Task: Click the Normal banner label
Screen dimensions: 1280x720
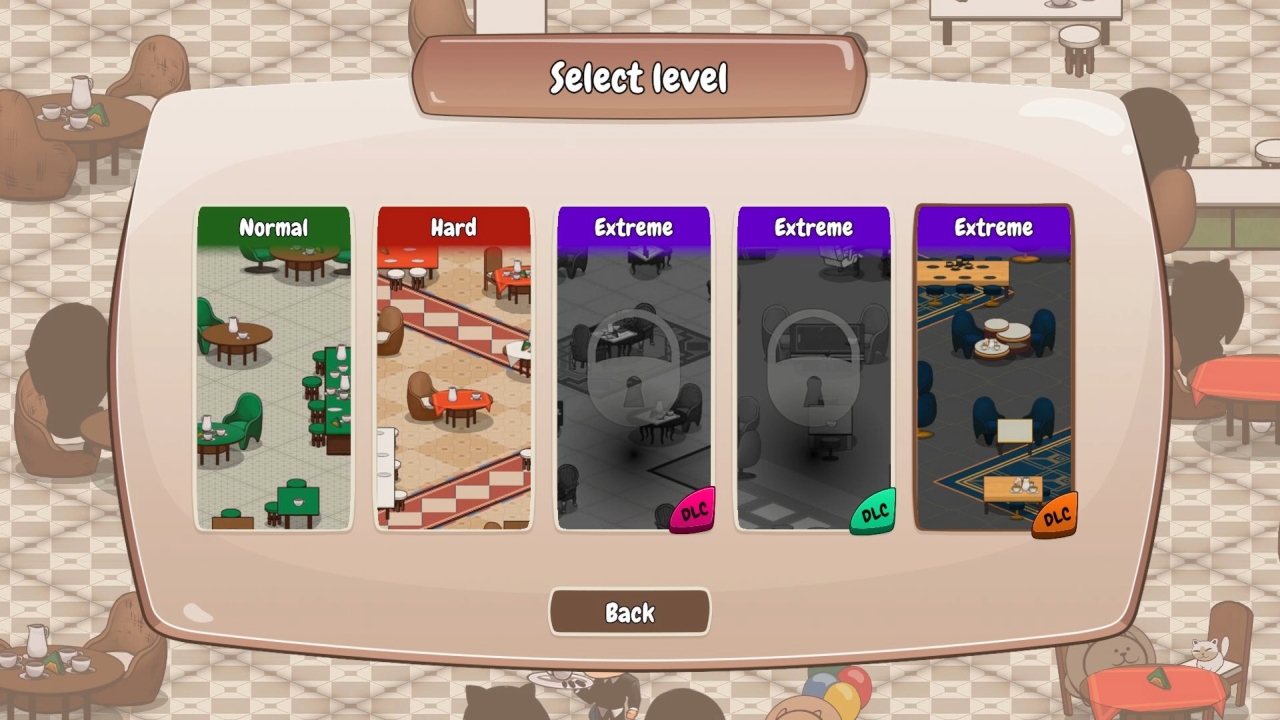Action: click(x=274, y=228)
